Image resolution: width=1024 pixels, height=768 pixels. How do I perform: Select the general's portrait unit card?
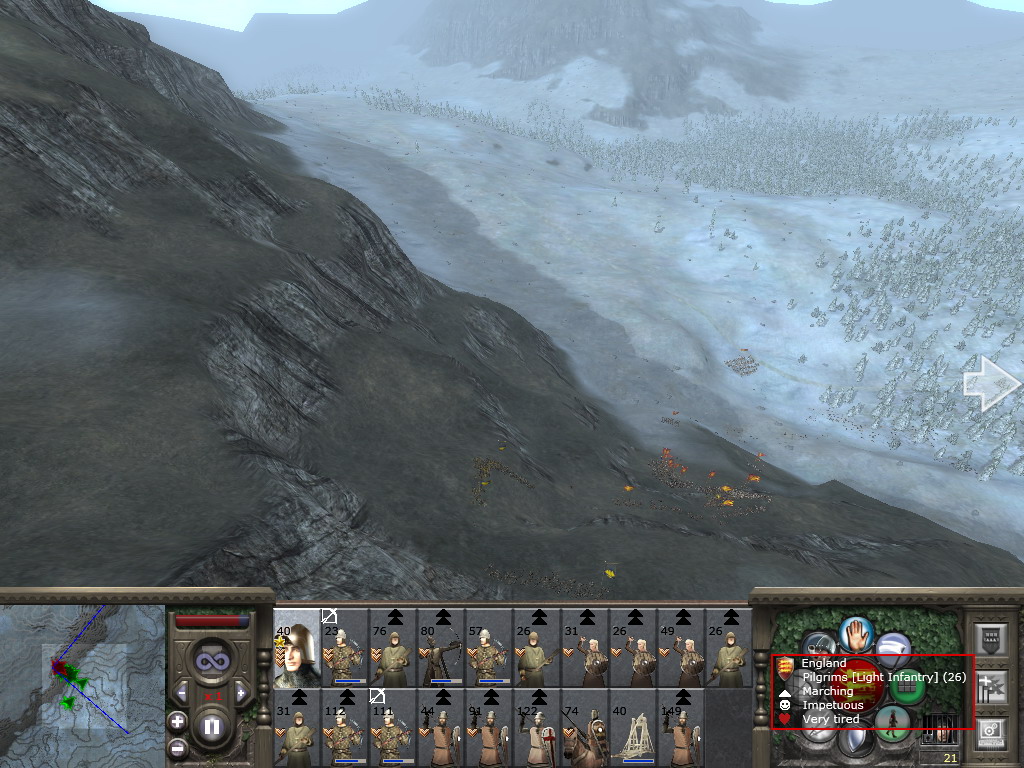pos(296,647)
